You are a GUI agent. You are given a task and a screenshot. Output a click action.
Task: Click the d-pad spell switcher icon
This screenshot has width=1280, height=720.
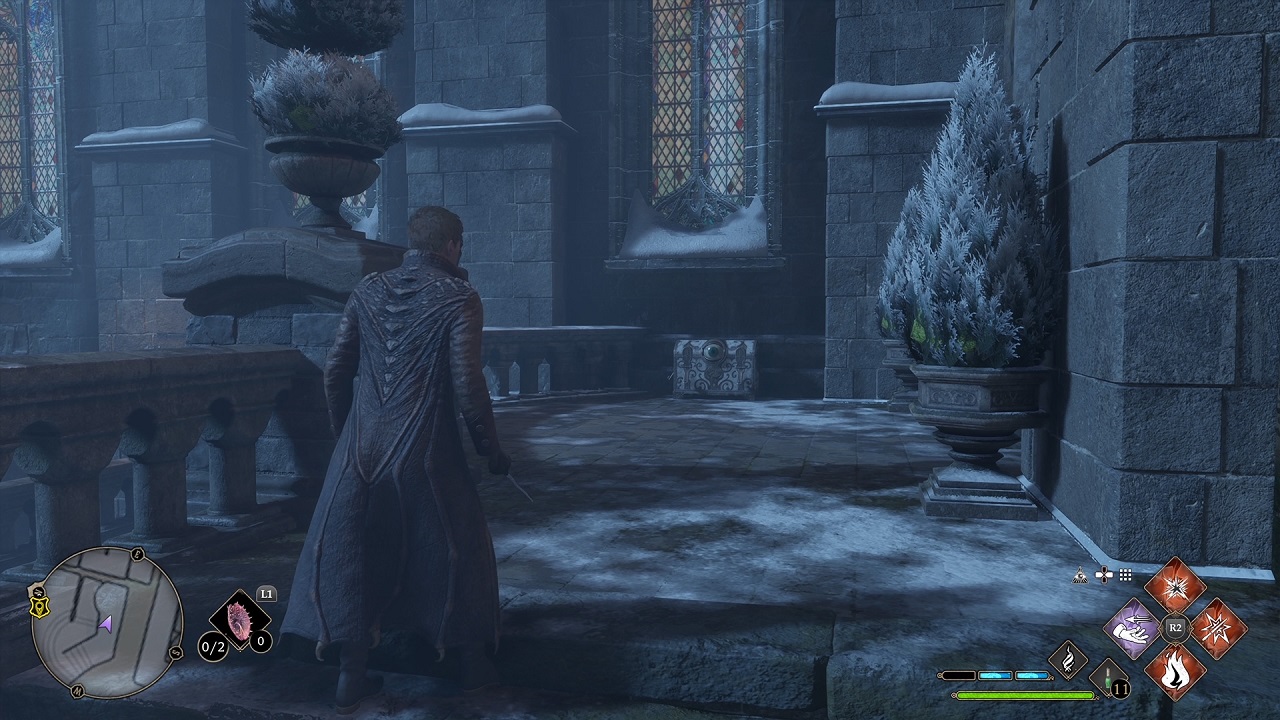[x=1105, y=574]
